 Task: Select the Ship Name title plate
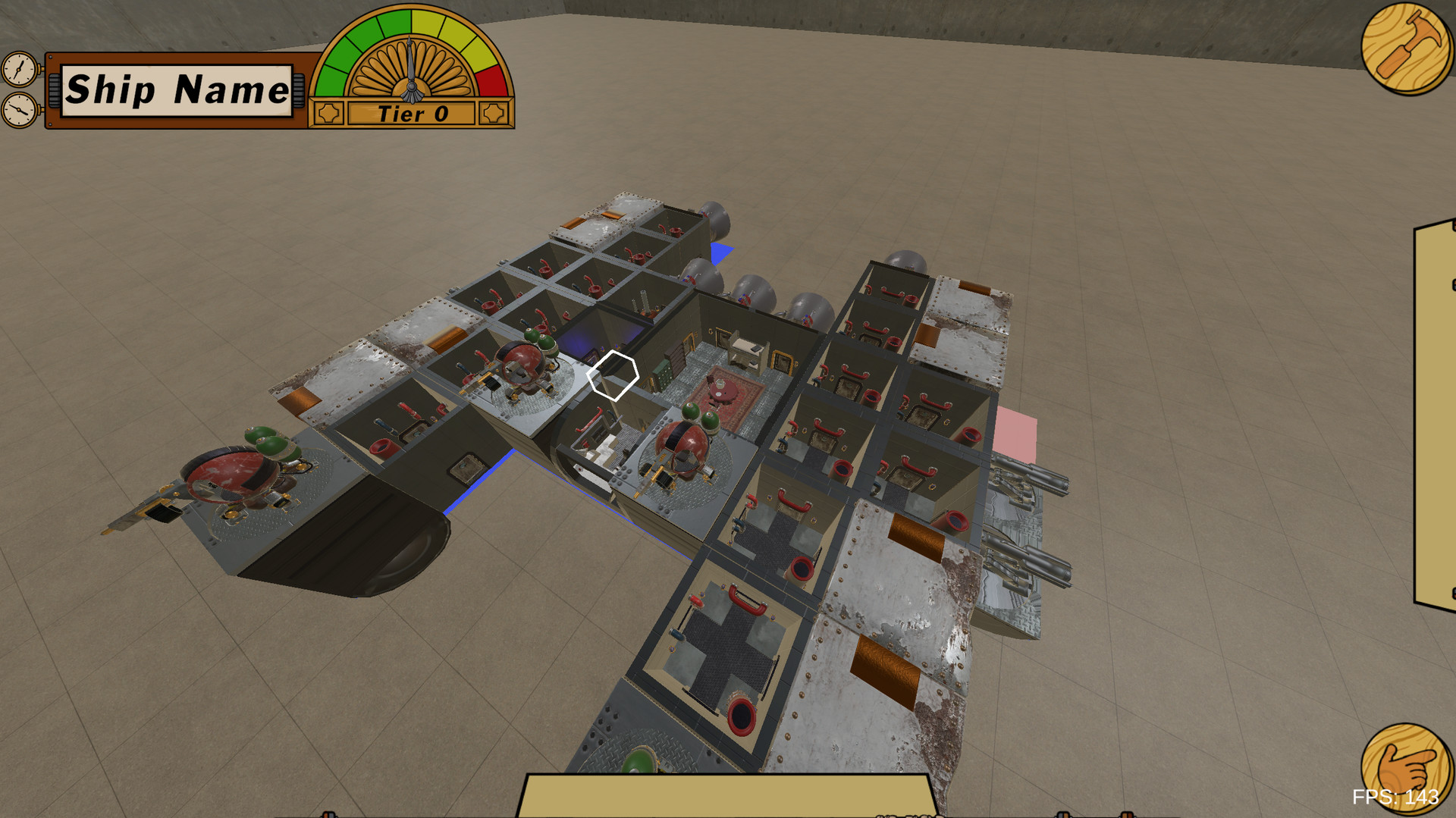tap(177, 91)
